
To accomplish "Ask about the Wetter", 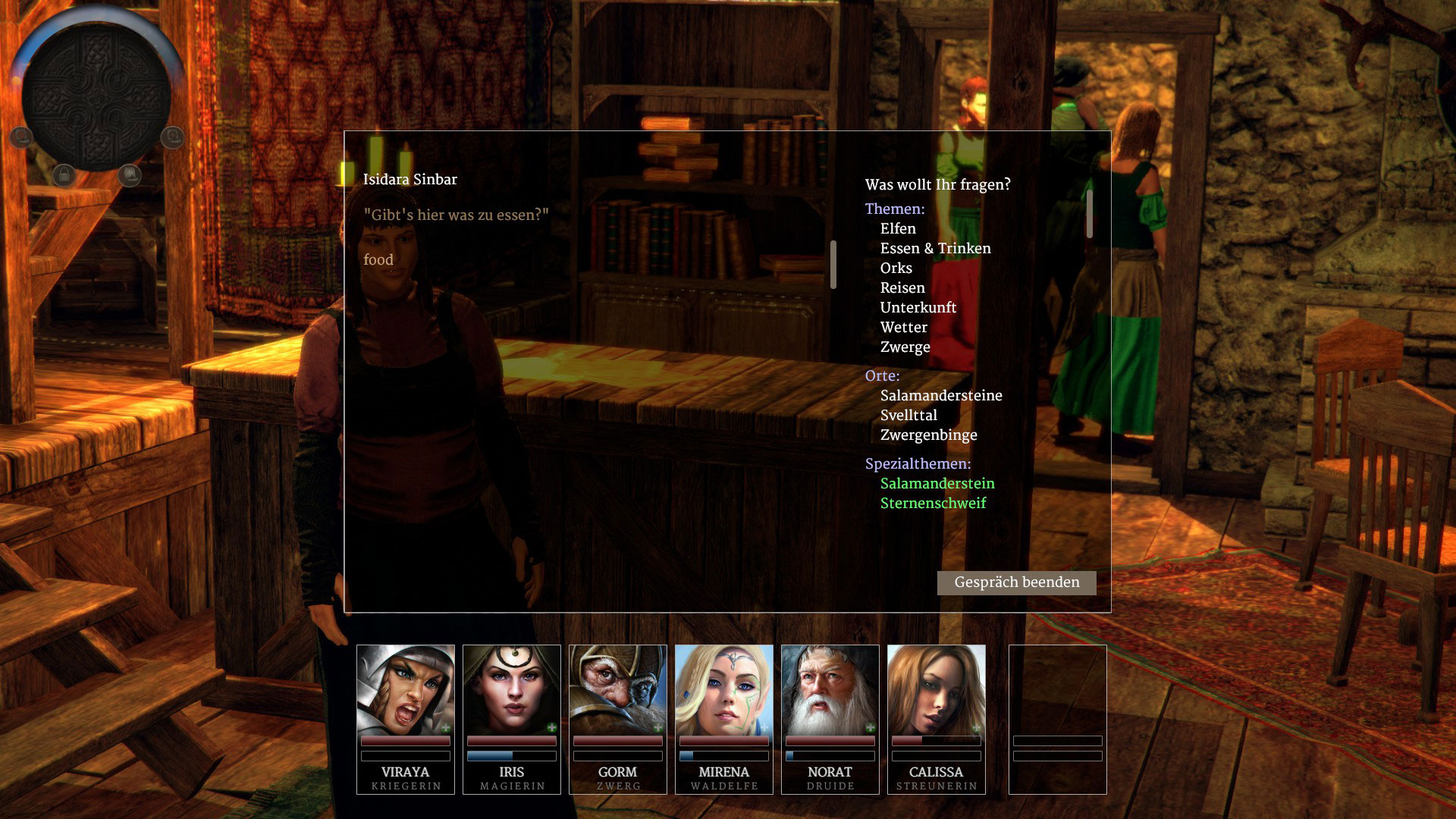I will click(x=903, y=328).
